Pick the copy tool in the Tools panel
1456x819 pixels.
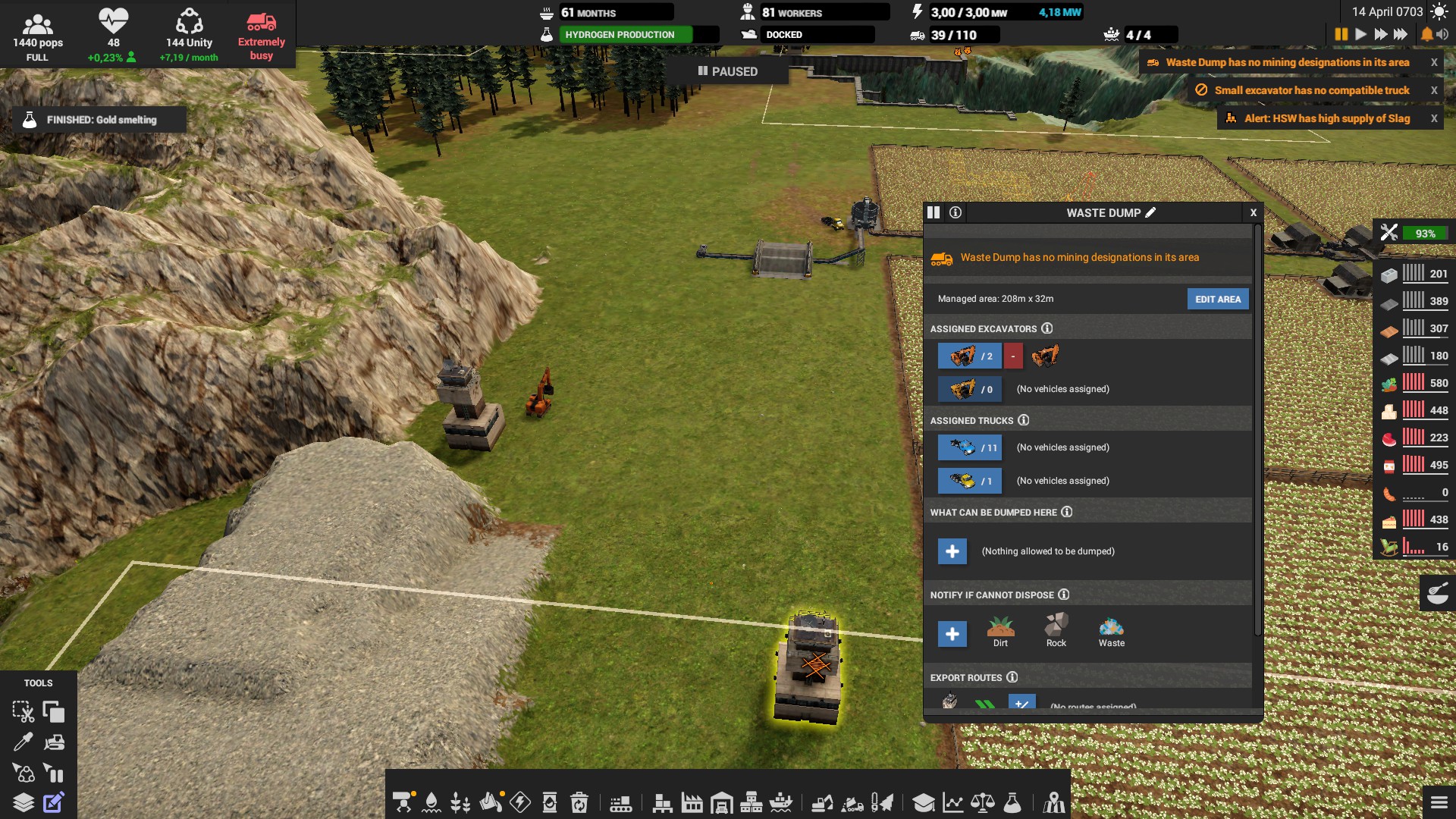tap(54, 712)
